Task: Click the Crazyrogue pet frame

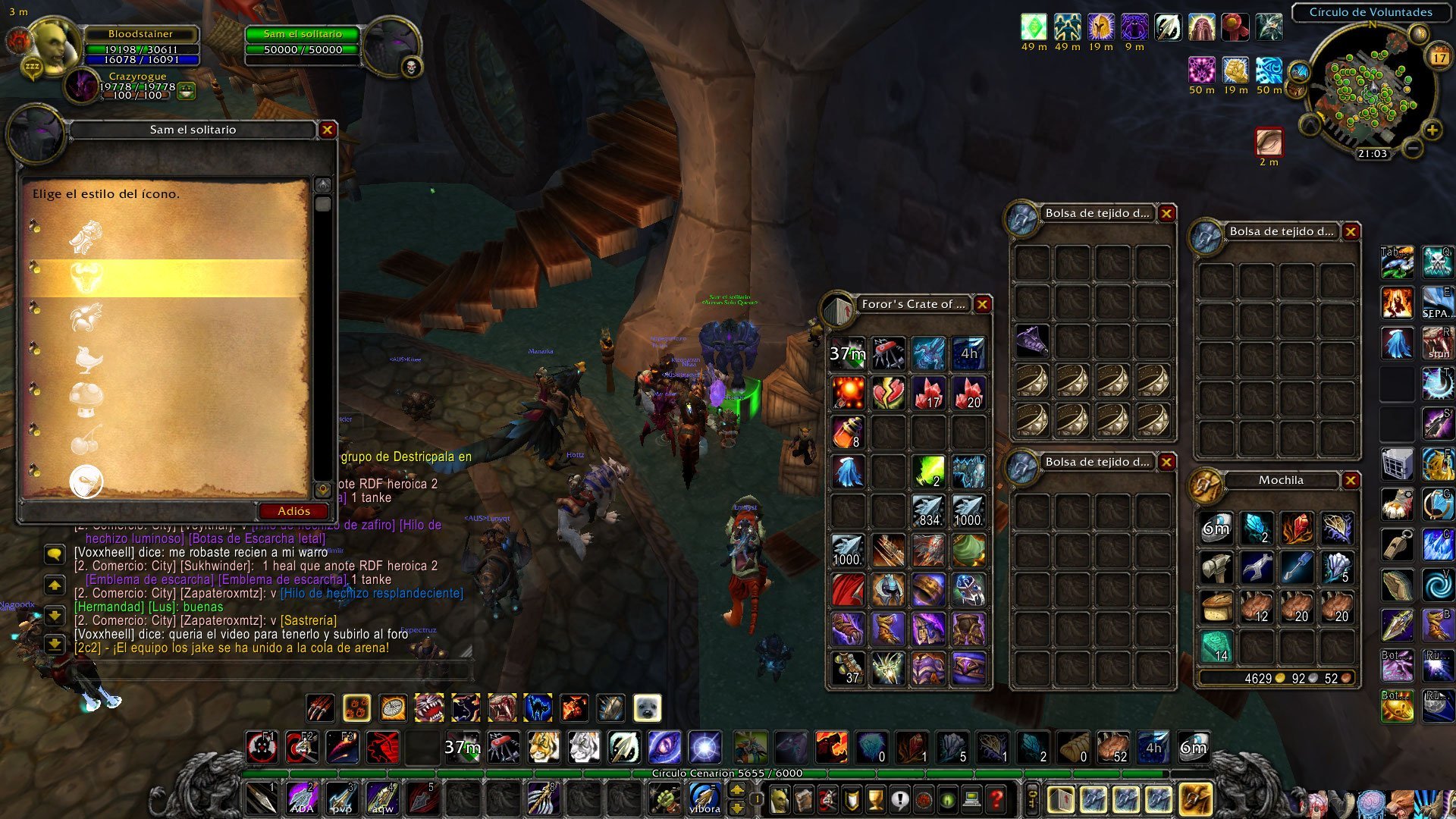Action: 136,85
